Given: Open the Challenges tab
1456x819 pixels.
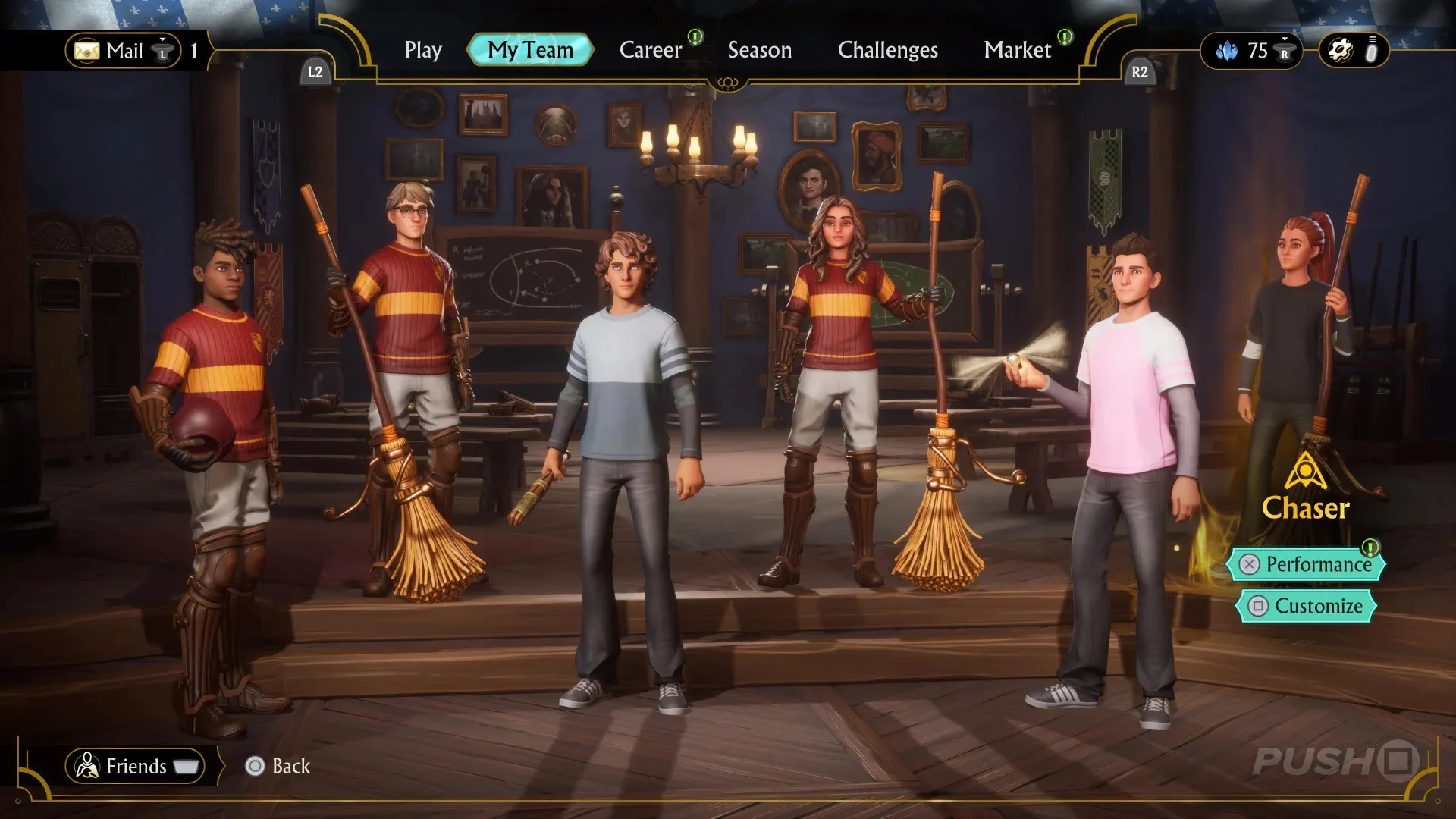Looking at the screenshot, I should pyautogui.click(x=887, y=50).
